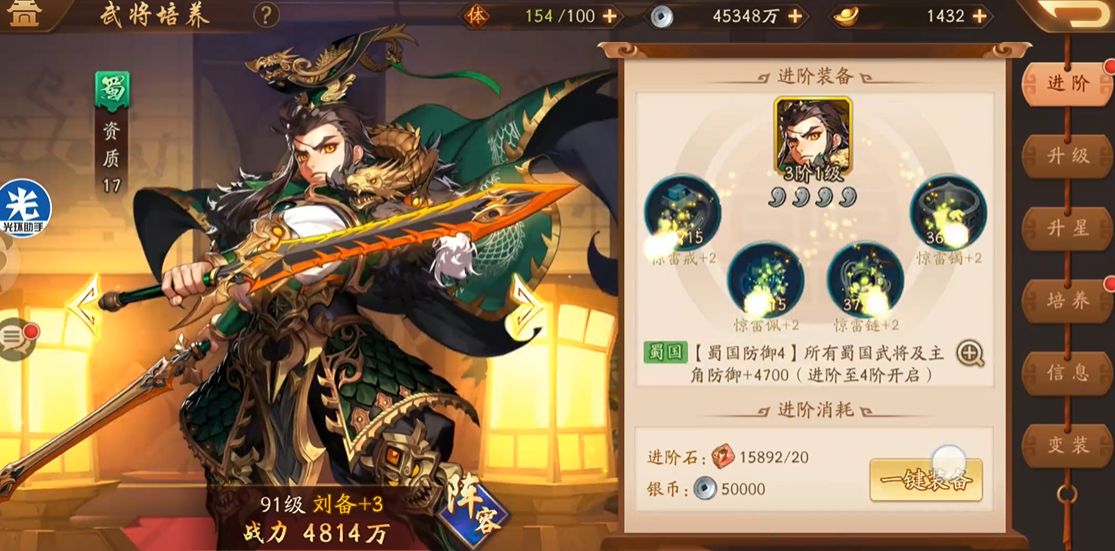Open the 信息 tab

click(x=1067, y=372)
